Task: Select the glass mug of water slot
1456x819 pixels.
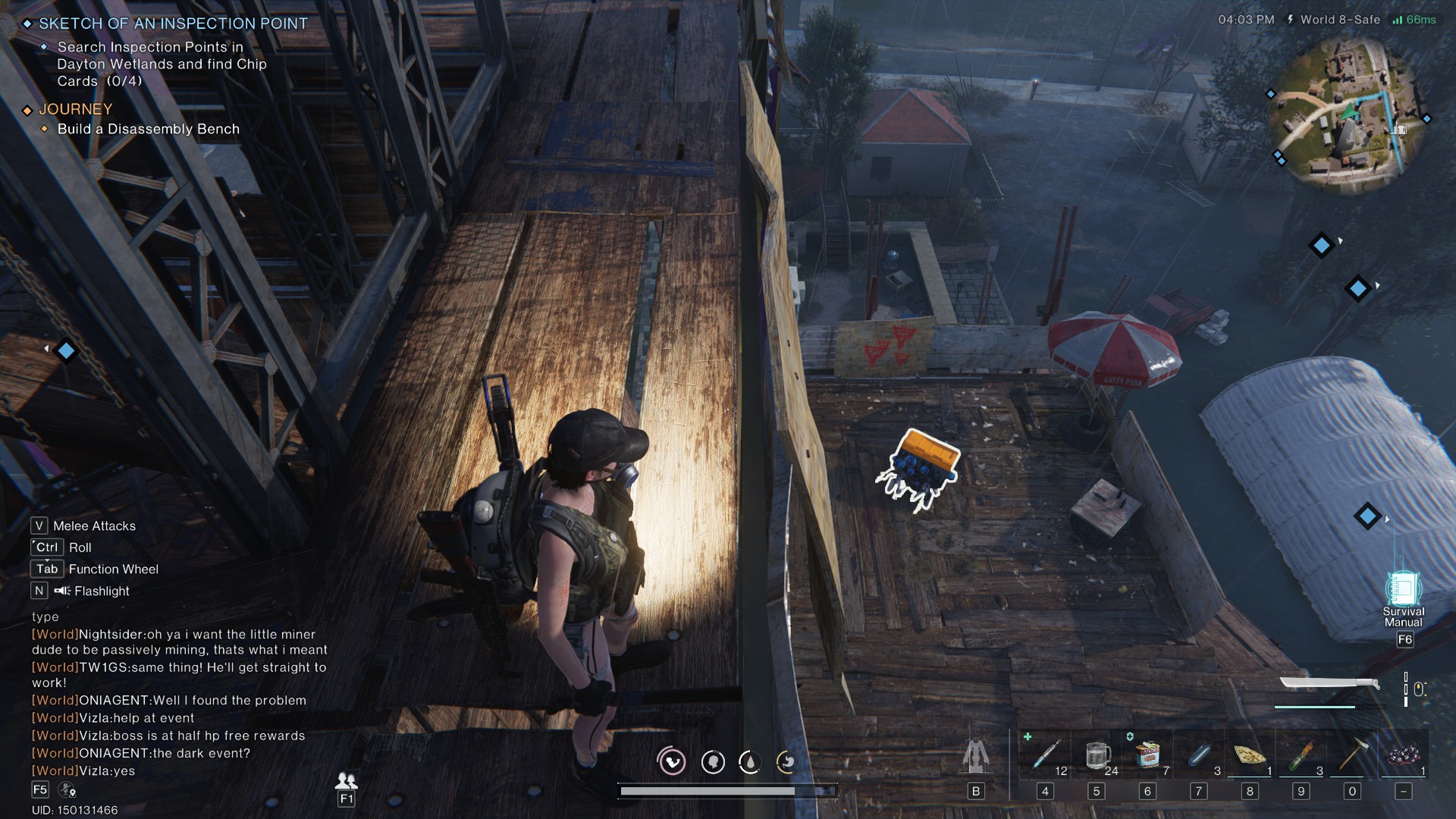Action: [x=1097, y=755]
